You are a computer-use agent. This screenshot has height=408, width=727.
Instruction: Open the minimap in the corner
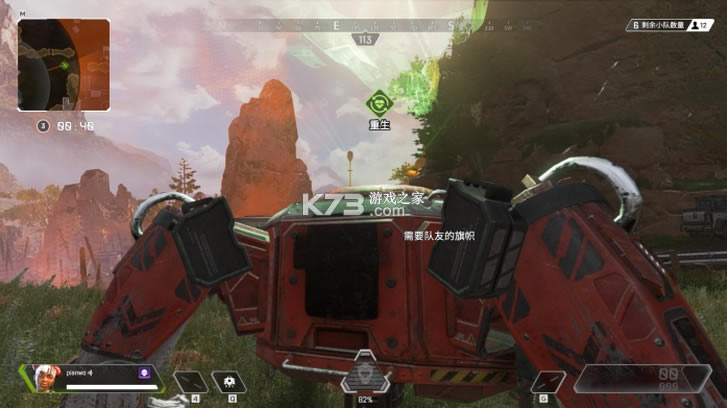tap(62, 64)
